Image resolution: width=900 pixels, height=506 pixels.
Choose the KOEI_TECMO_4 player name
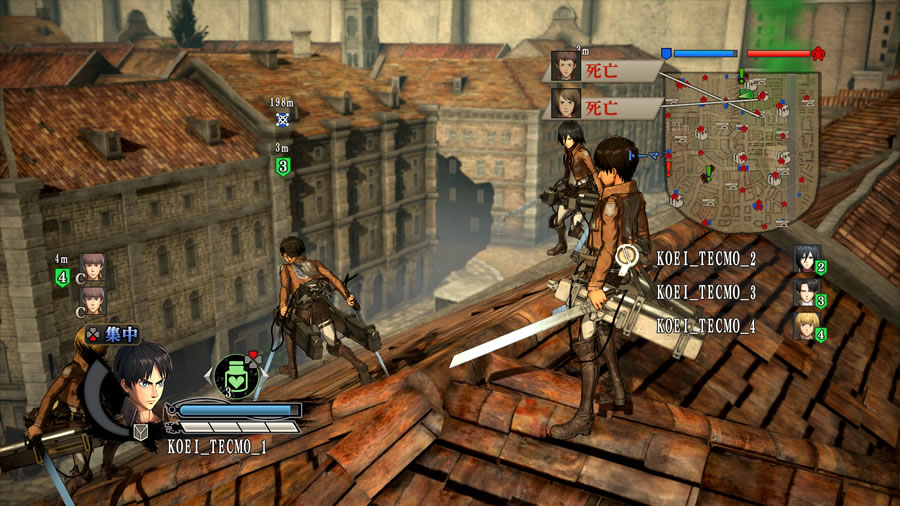(706, 326)
